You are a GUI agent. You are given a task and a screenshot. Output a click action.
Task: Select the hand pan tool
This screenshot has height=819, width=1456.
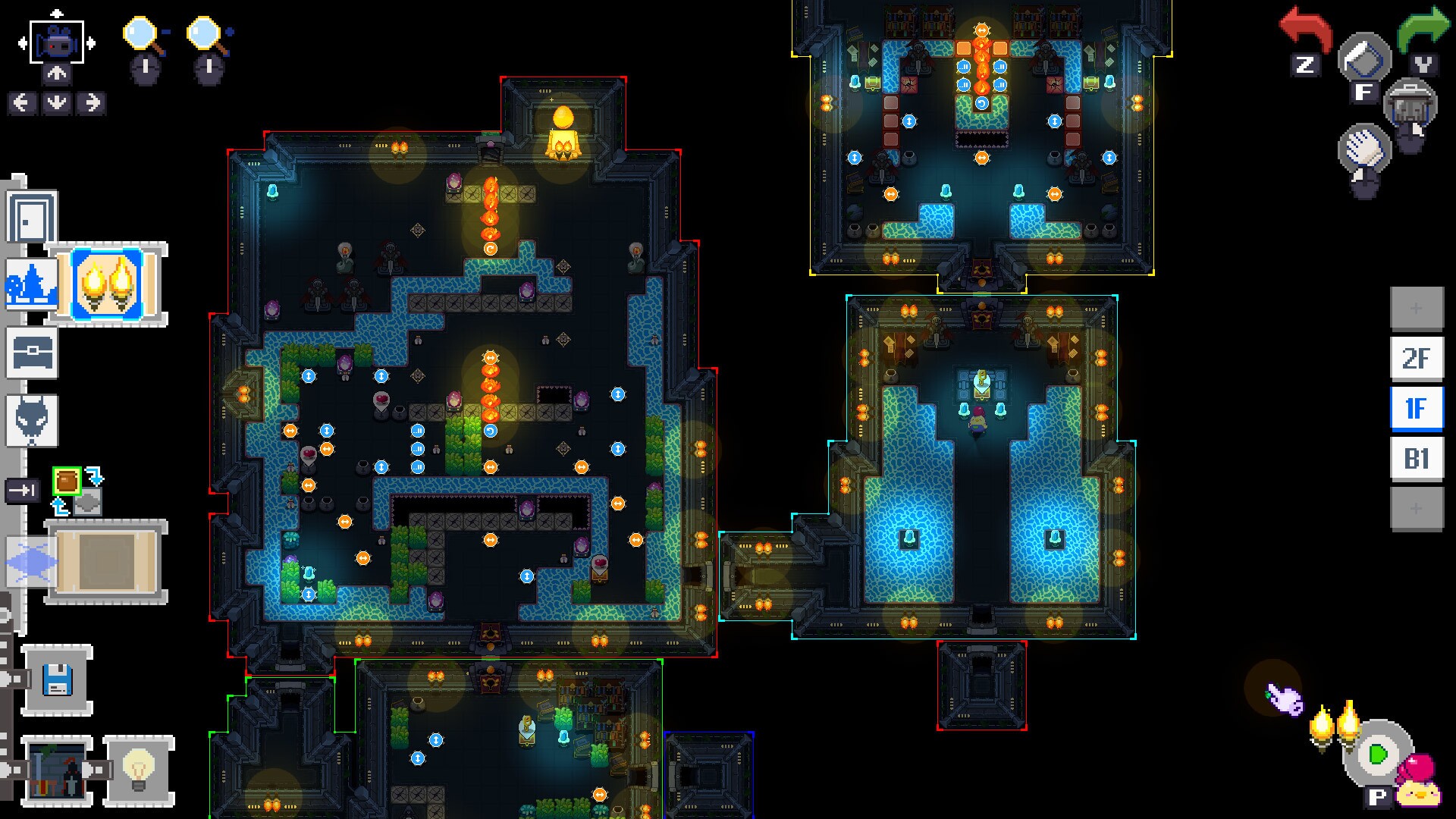1365,148
